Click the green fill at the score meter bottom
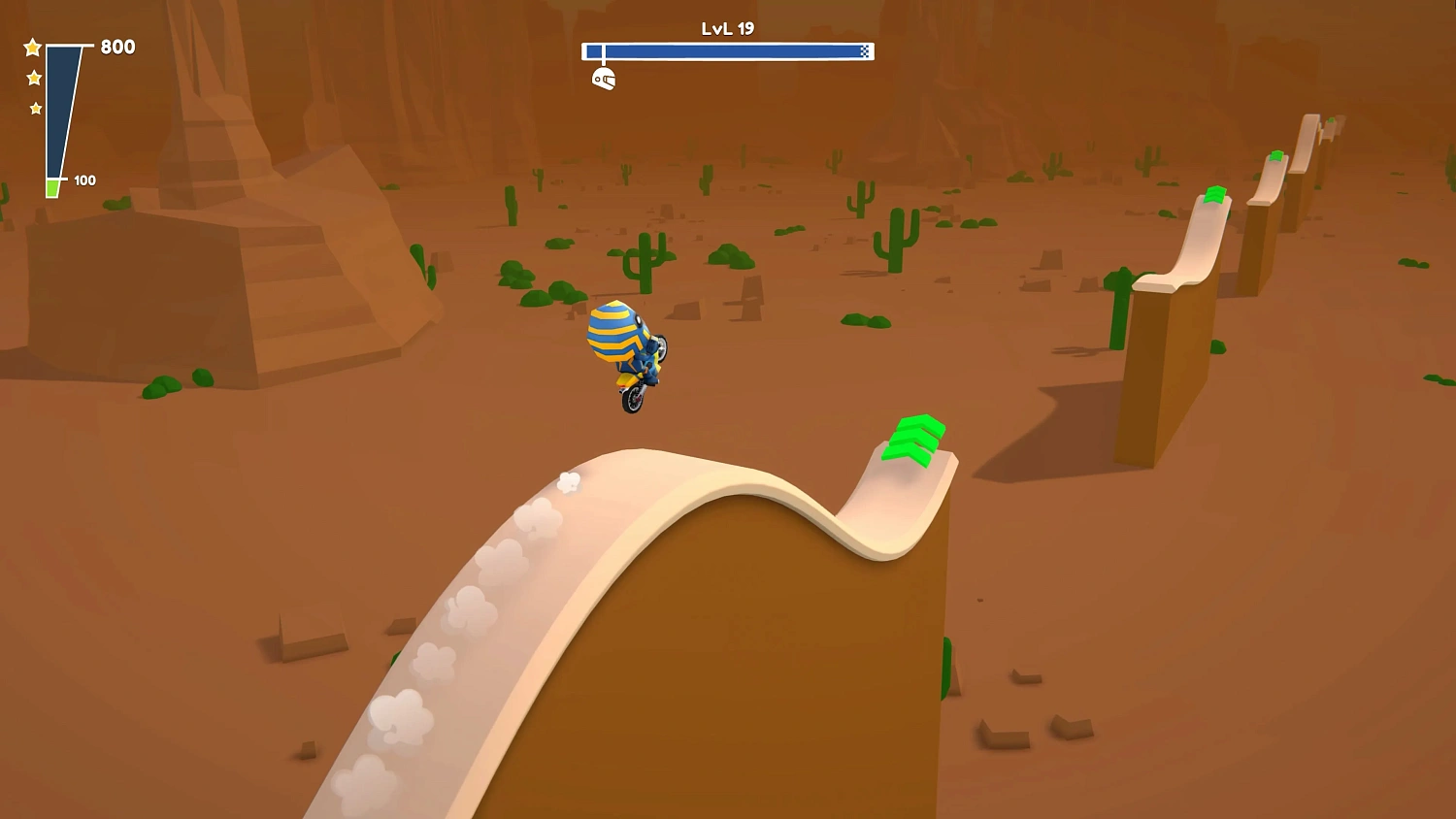This screenshot has width=1456, height=819. (x=53, y=182)
